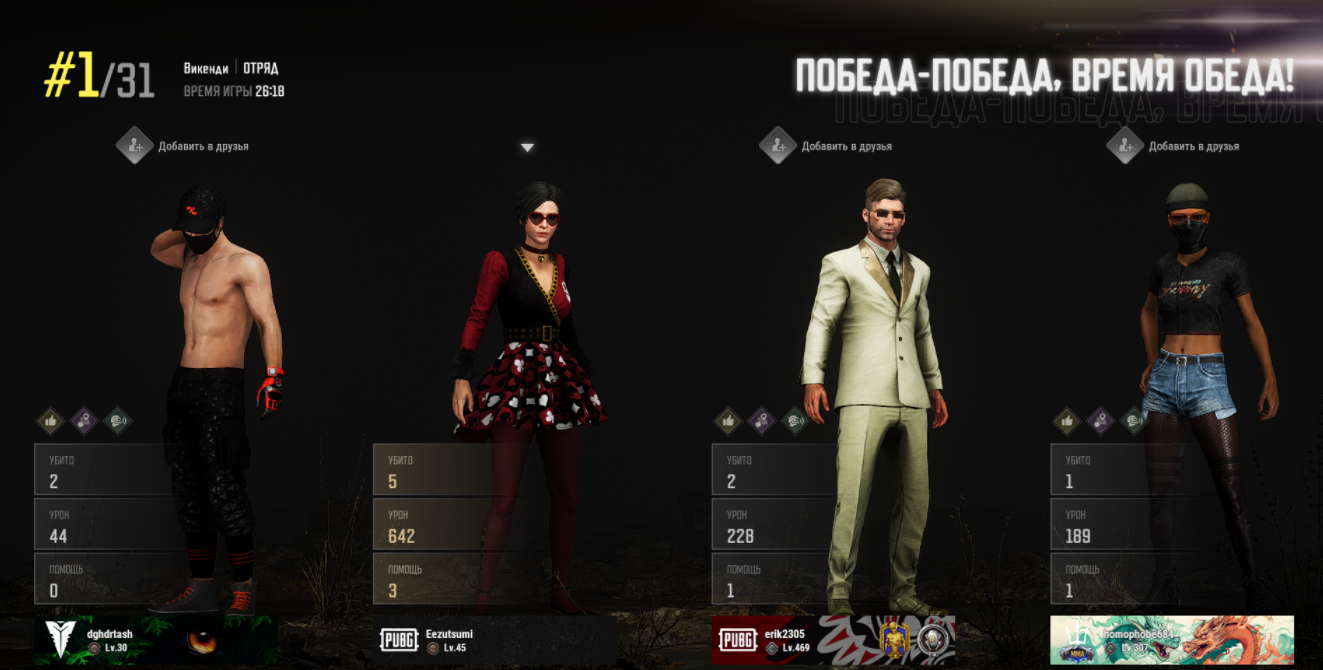Select the purple commendation icon for erik2305
This screenshot has width=1323, height=670.
762,421
